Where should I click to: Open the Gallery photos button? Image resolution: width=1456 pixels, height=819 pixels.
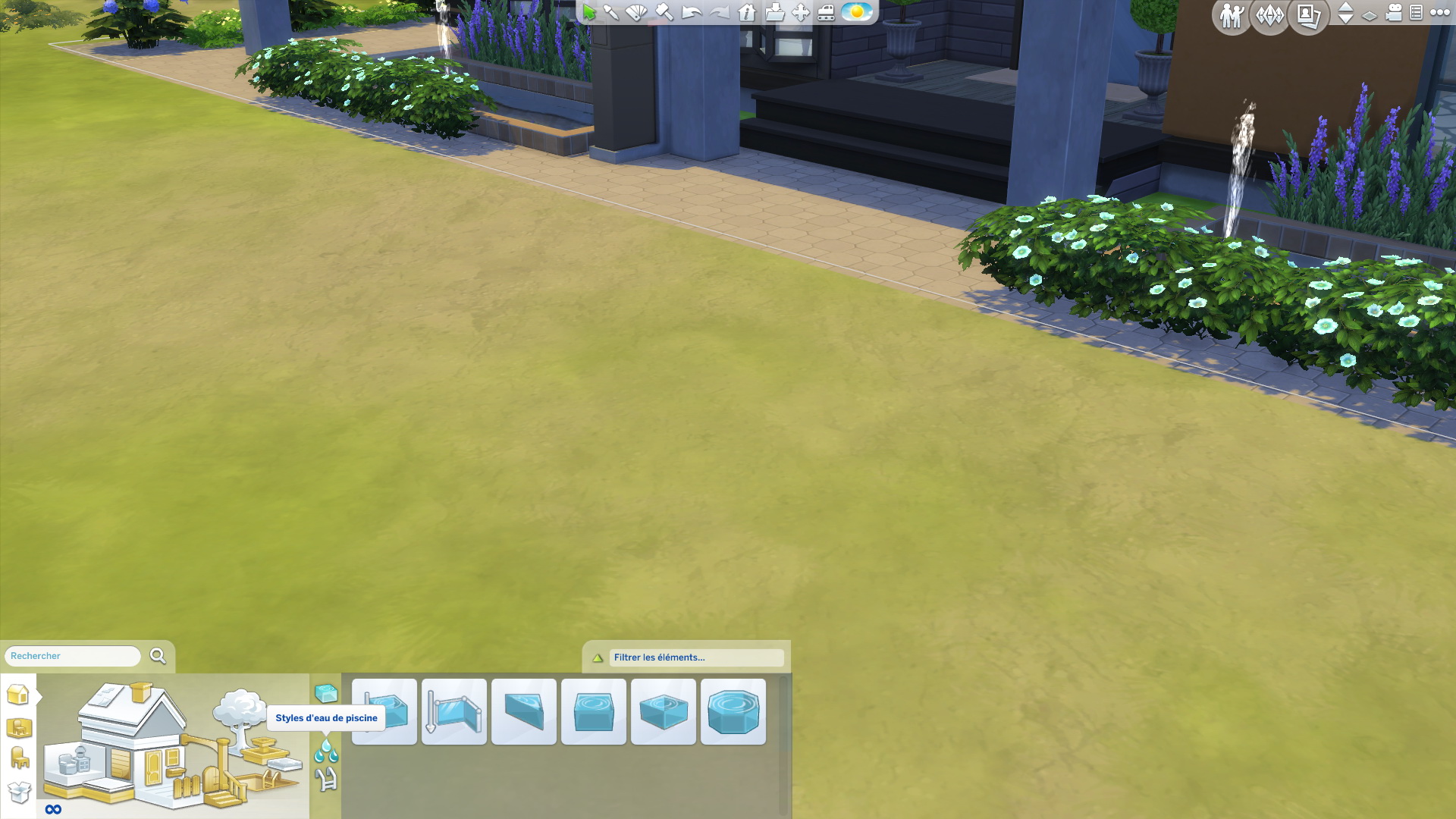(x=1308, y=15)
